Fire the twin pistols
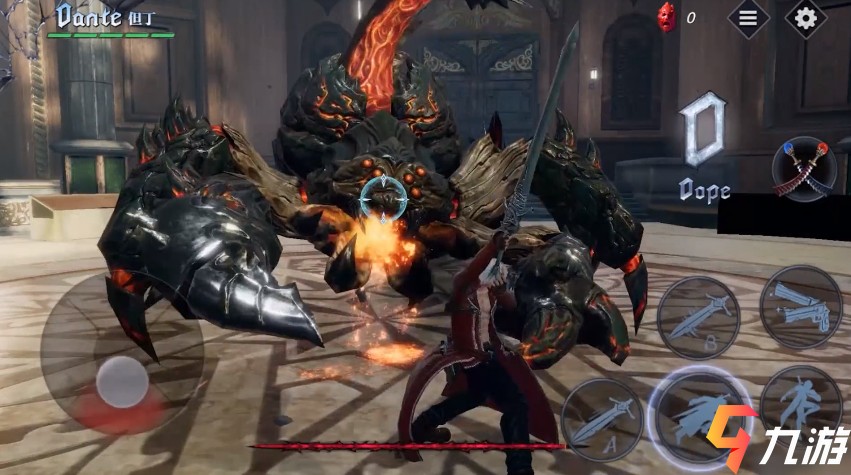The width and height of the screenshot is (851, 475). click(800, 305)
